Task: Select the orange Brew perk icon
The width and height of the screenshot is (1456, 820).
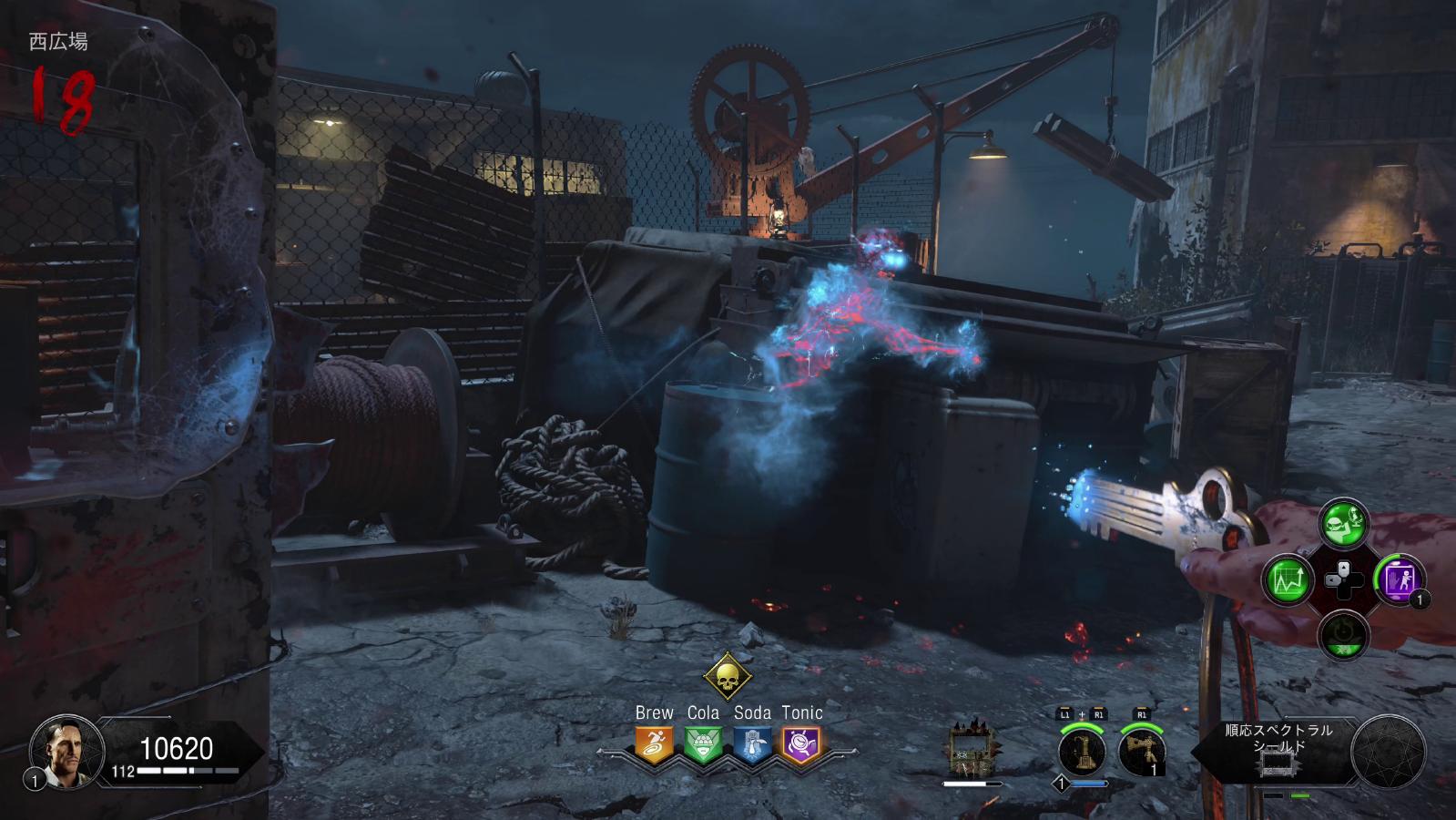Action: [x=654, y=745]
